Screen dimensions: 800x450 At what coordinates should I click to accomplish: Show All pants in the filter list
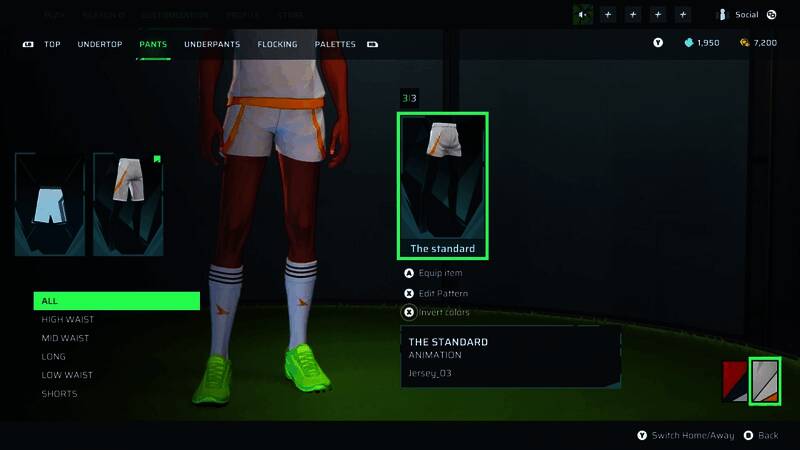point(116,301)
